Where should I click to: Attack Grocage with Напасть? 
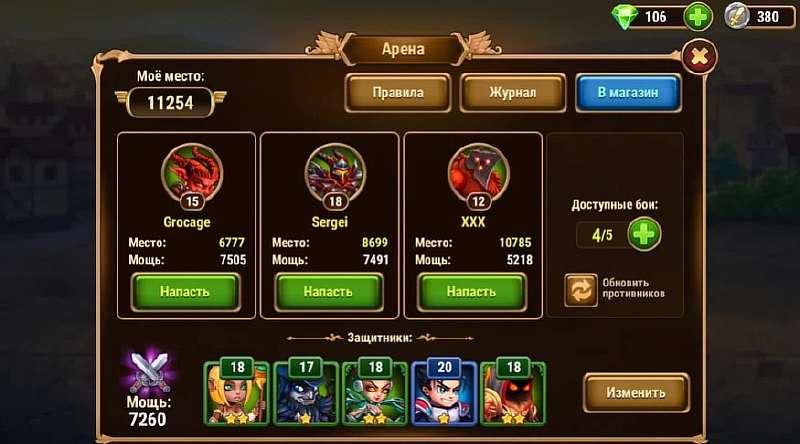(x=186, y=291)
